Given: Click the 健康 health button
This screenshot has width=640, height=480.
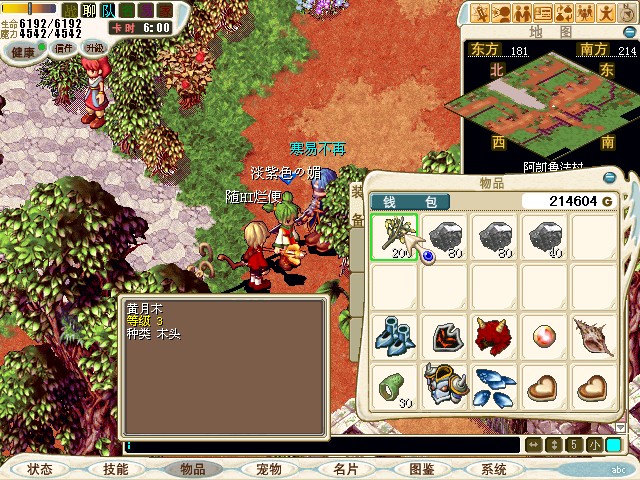Looking at the screenshot, I should 23,49.
